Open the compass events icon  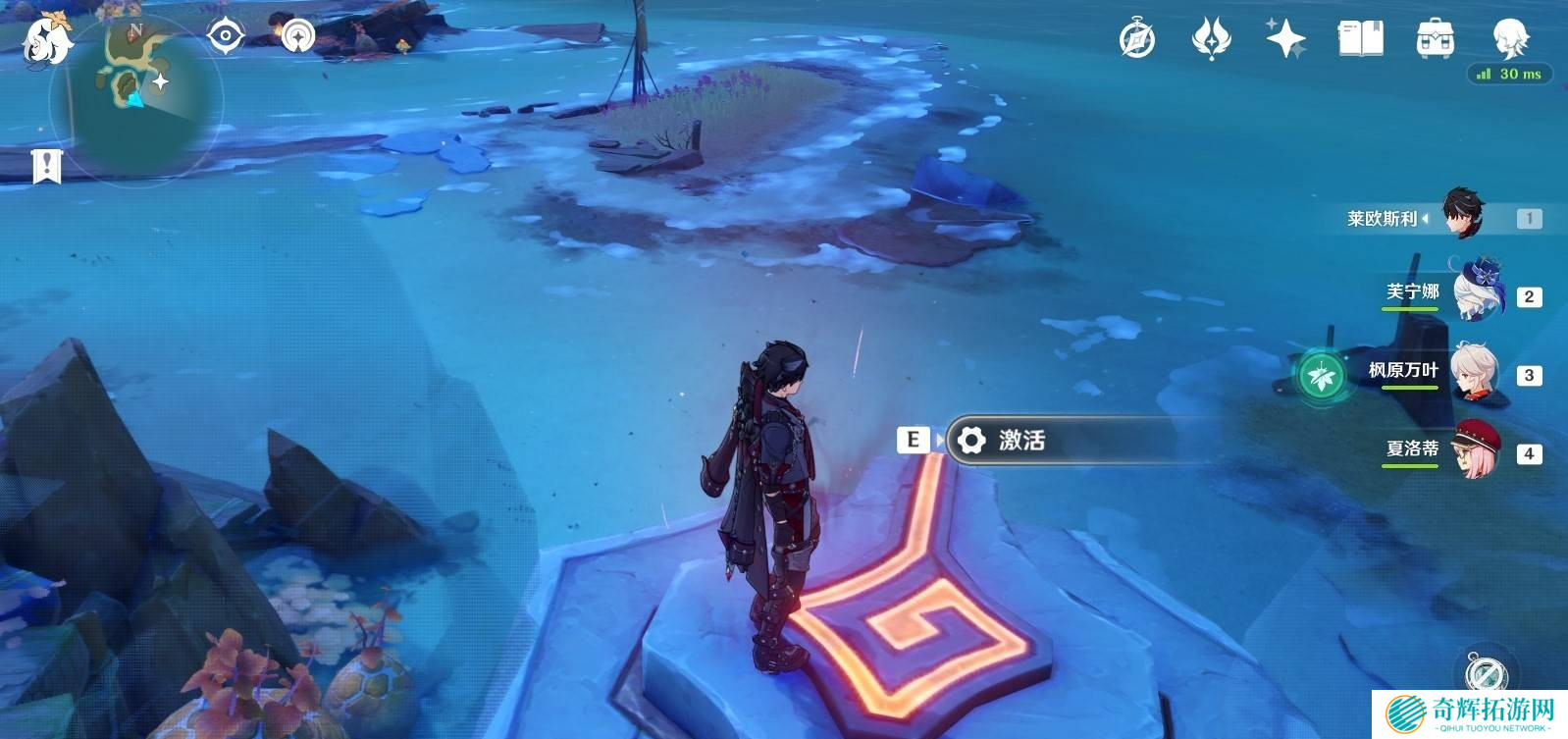1137,39
